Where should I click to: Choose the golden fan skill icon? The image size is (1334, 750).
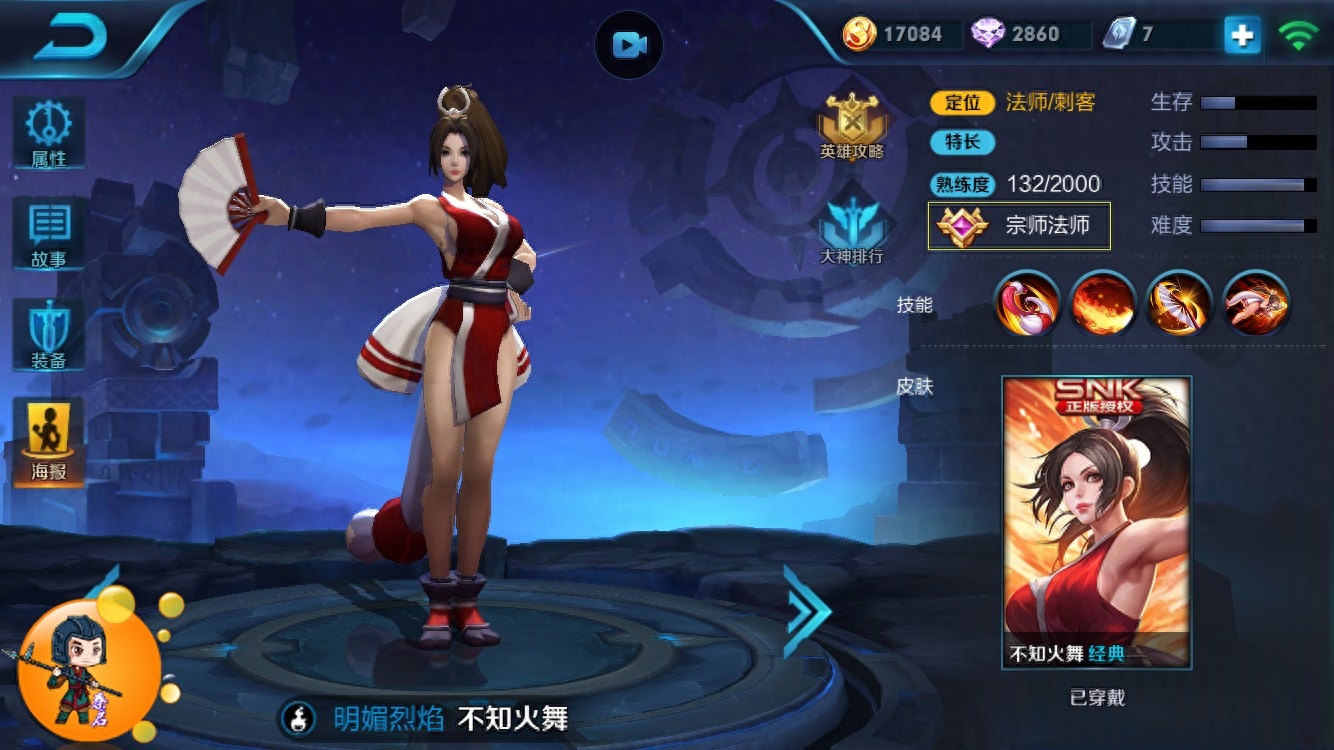[1180, 303]
